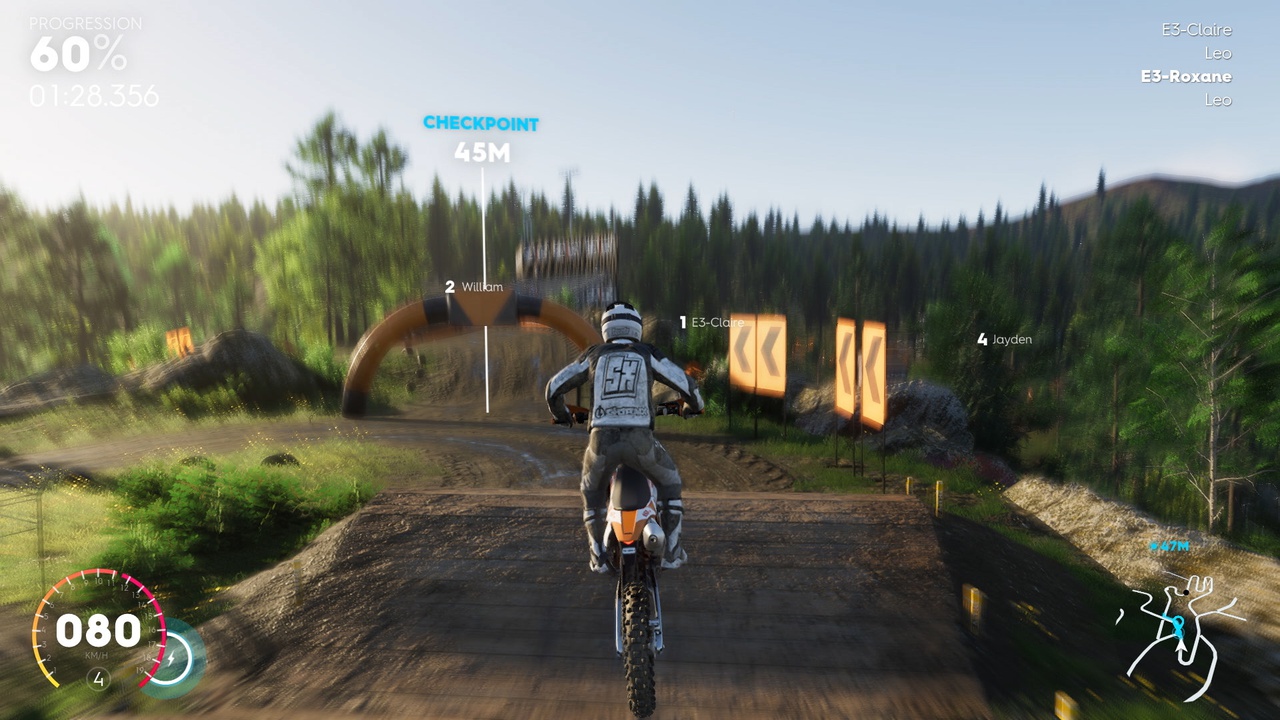The image size is (1280, 720).
Task: Click the blue Checkpoint distance marker
Action: pyautogui.click(x=481, y=137)
